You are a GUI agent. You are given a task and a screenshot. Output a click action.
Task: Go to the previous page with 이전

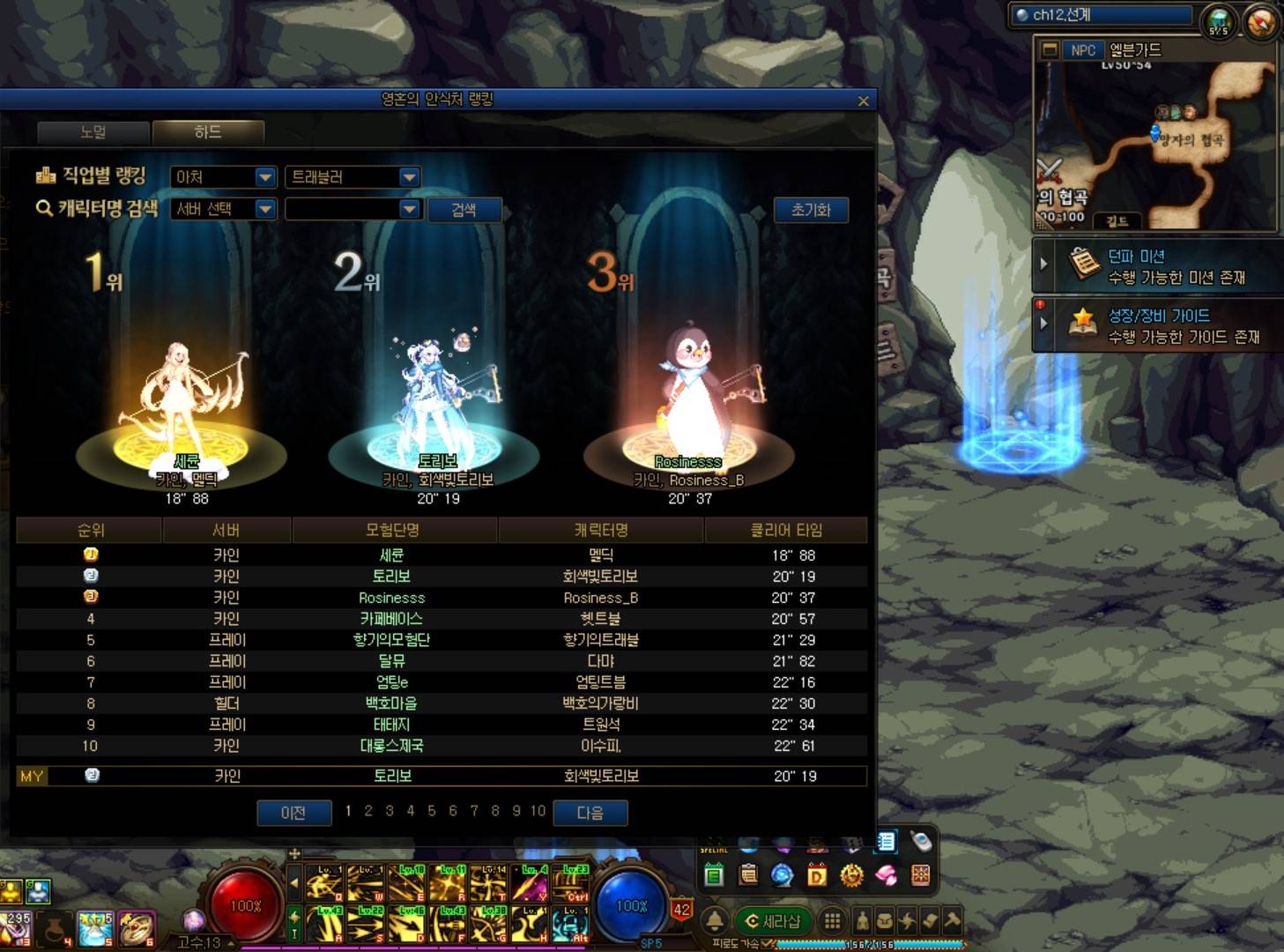pyautogui.click(x=293, y=812)
